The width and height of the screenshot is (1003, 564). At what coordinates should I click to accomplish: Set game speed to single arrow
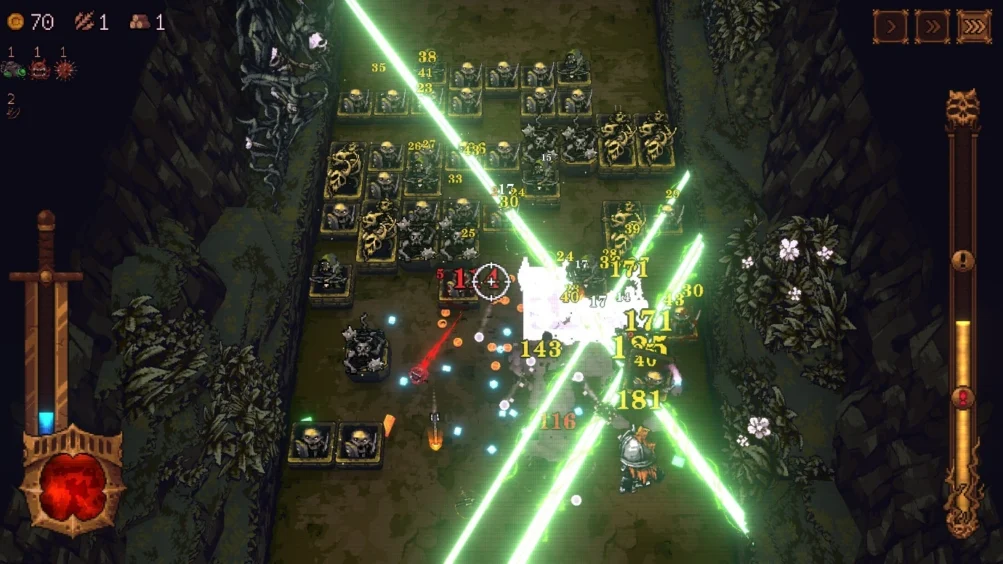890,26
